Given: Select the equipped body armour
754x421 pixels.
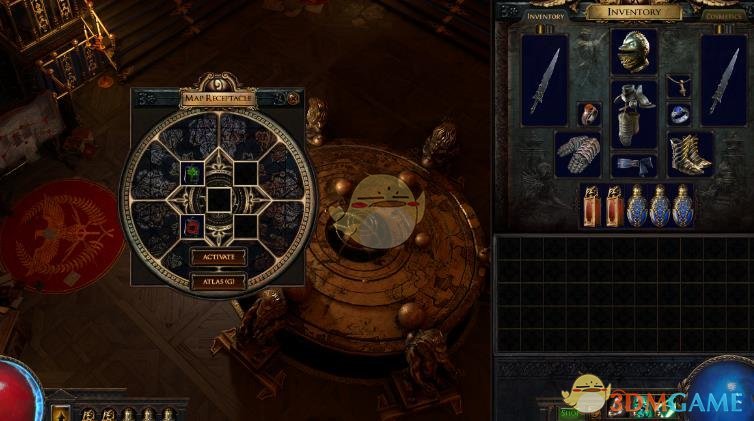Looking at the screenshot, I should point(634,114).
